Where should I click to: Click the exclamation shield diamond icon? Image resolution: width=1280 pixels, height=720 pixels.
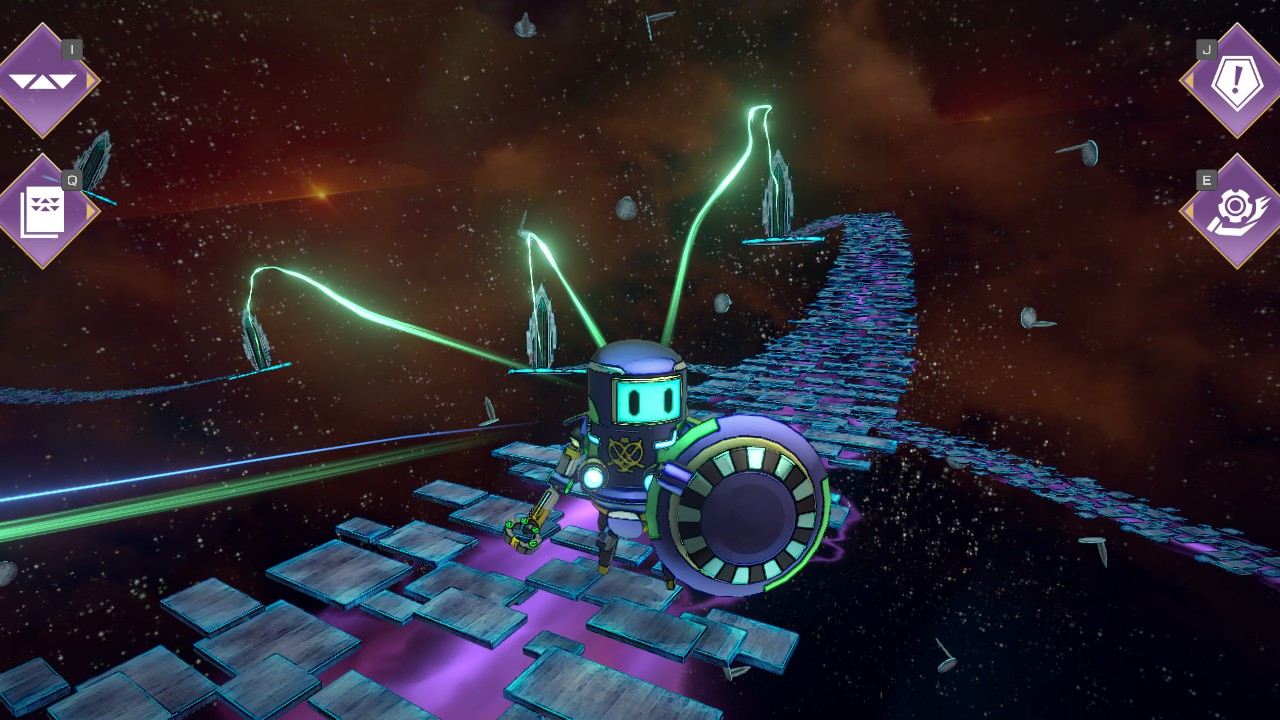point(1237,81)
